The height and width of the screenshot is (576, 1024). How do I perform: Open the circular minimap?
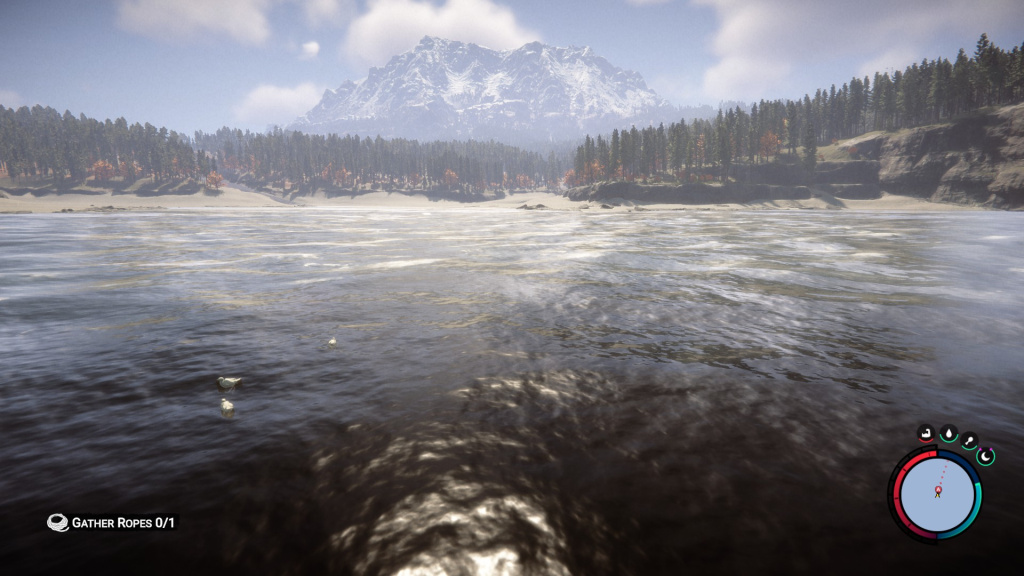point(938,494)
